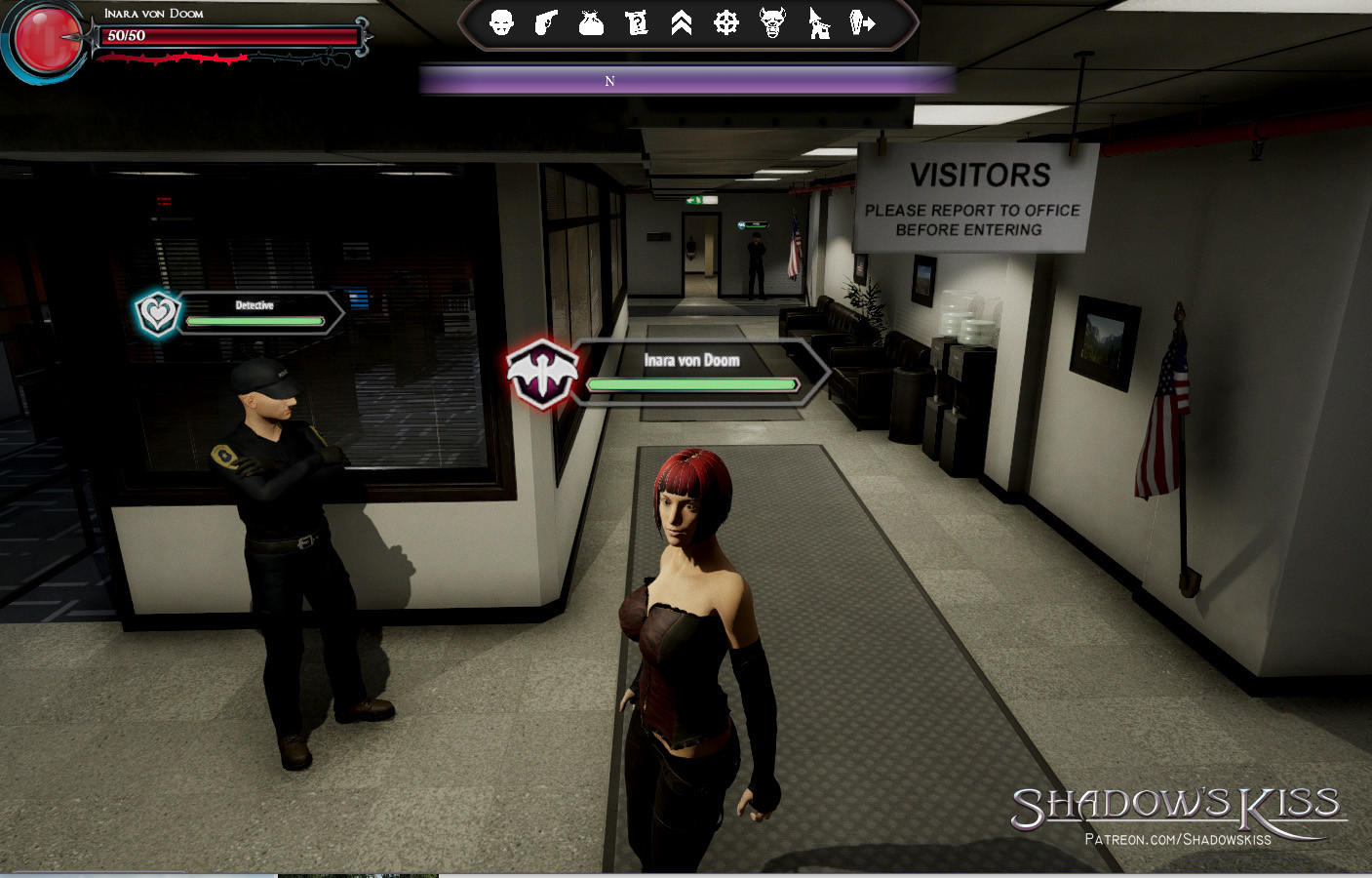1372x878 pixels.
Task: Open Patreon.com/Shadowskiss link
Action: 1176,837
